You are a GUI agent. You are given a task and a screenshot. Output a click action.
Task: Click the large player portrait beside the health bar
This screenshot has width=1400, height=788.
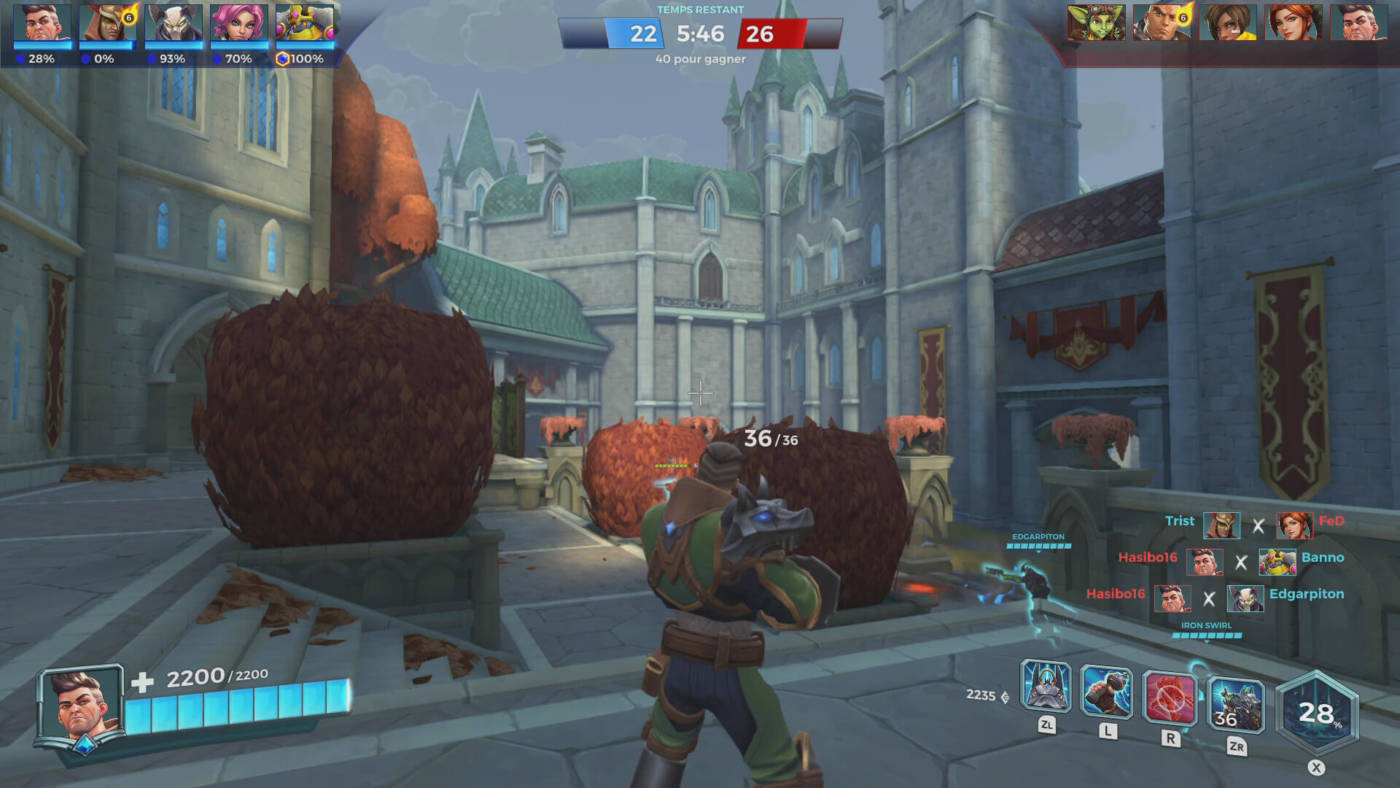point(81,705)
